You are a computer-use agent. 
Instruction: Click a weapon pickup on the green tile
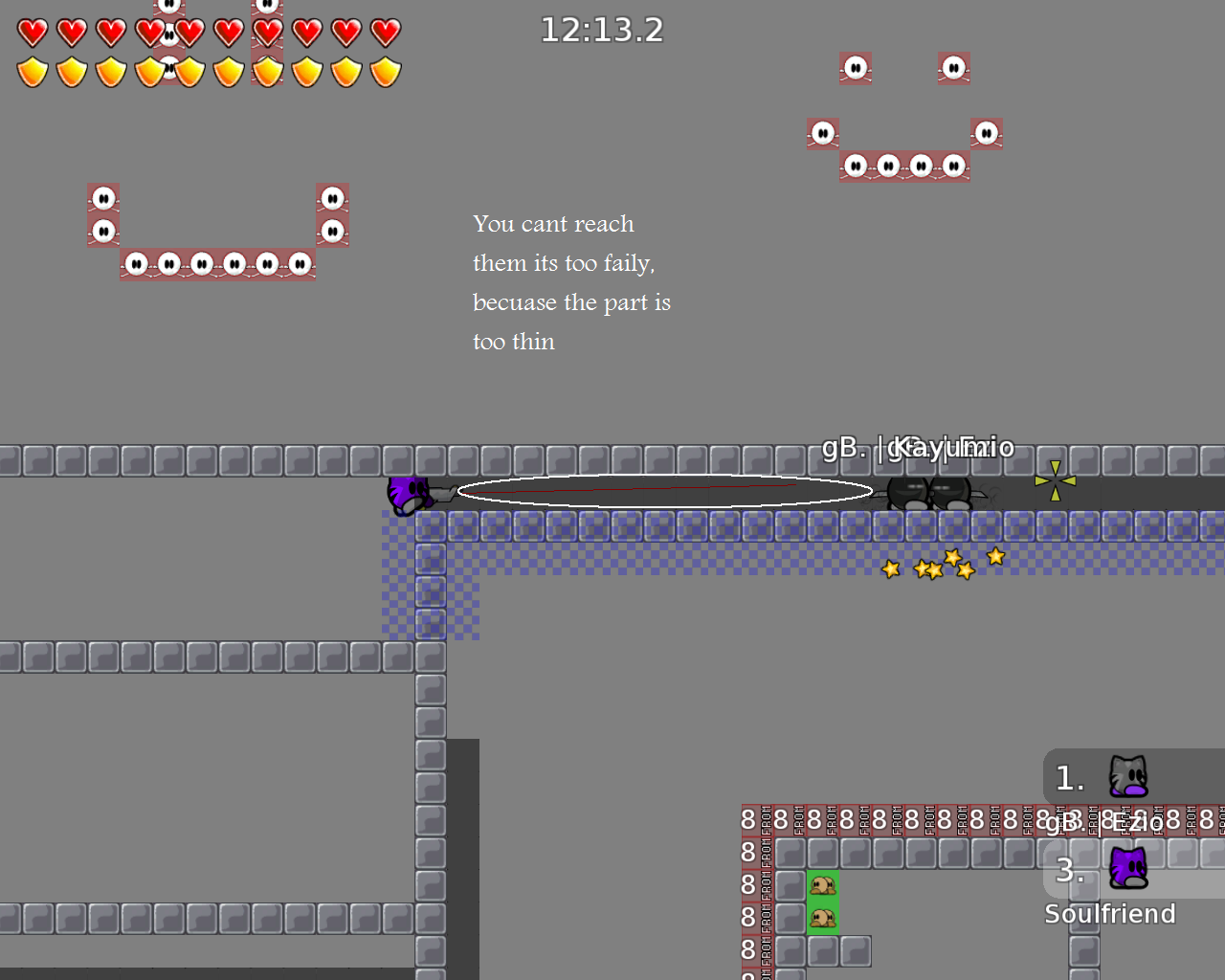tap(823, 885)
